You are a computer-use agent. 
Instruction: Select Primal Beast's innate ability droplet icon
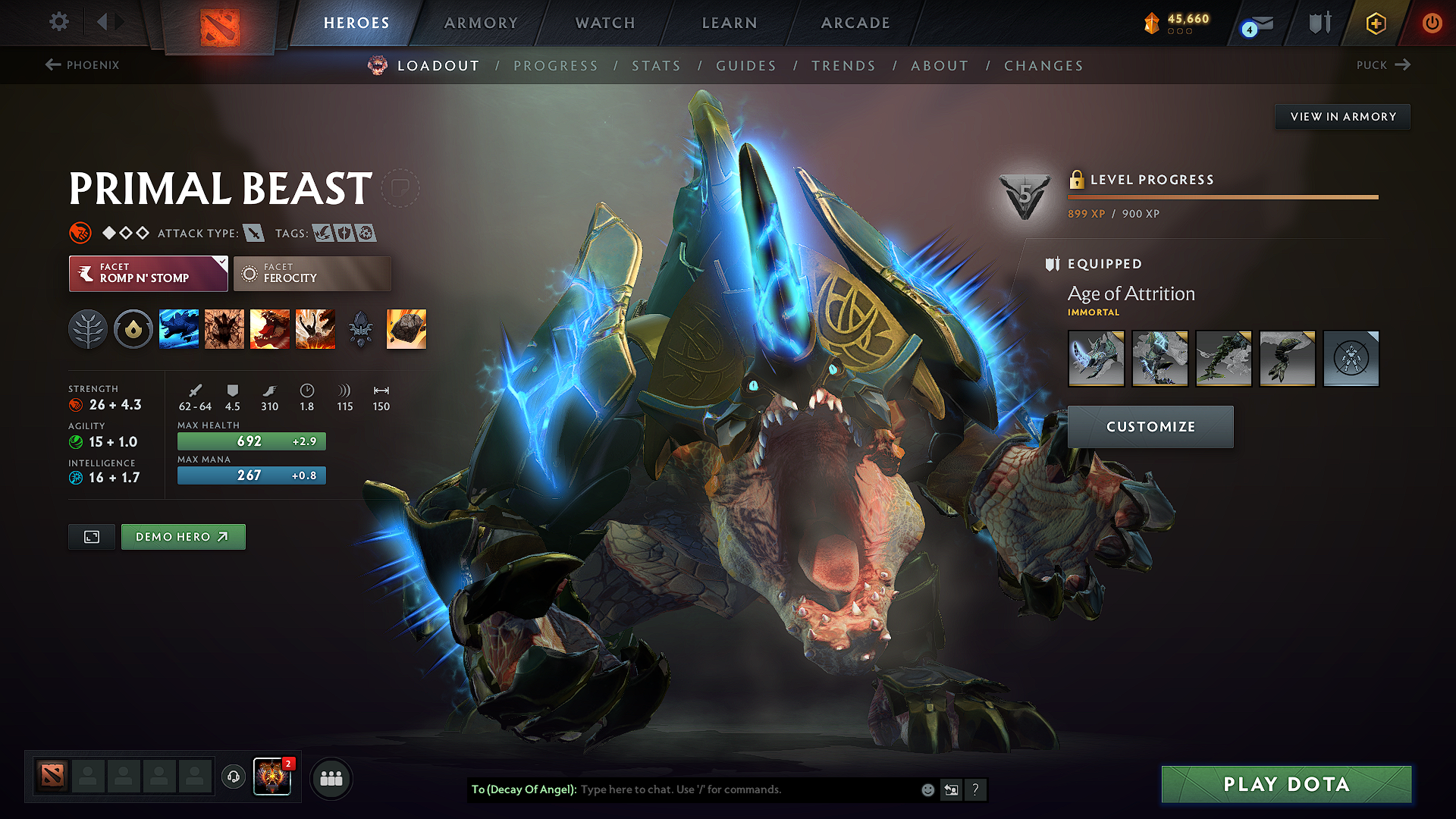(x=133, y=328)
